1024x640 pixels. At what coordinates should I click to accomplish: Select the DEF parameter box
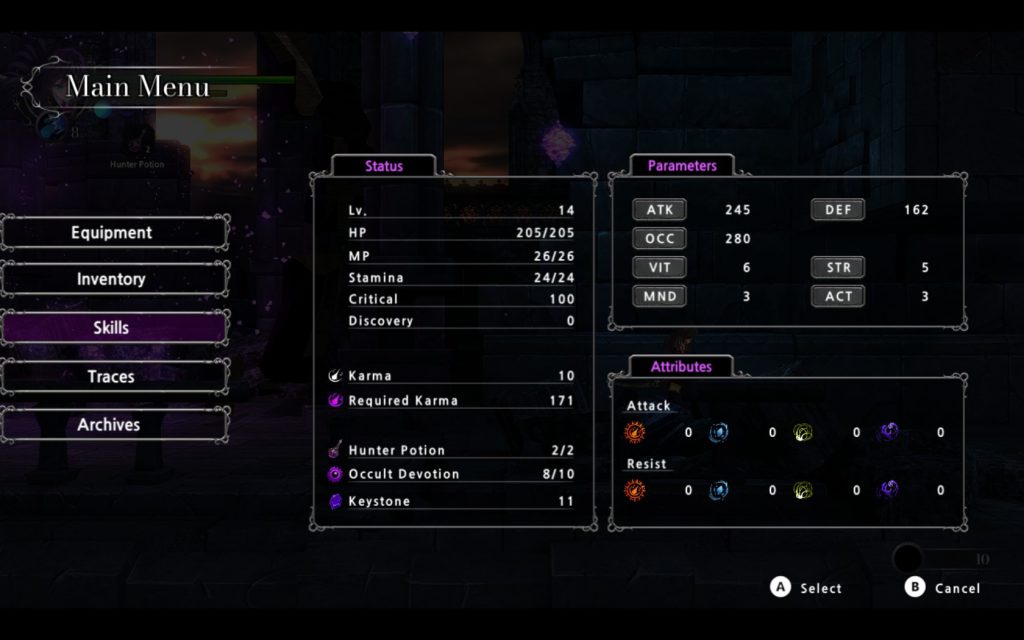837,210
